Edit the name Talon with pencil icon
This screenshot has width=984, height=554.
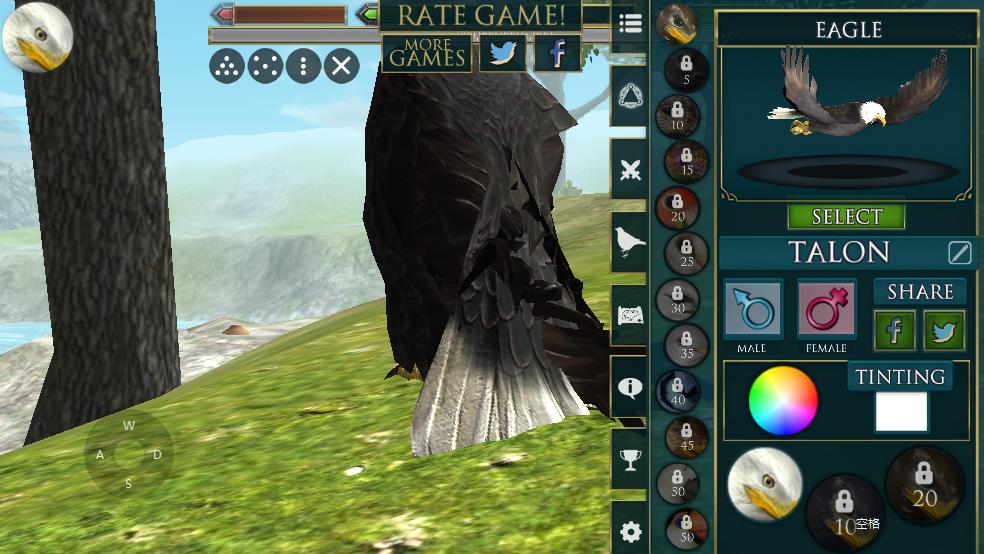coord(959,253)
